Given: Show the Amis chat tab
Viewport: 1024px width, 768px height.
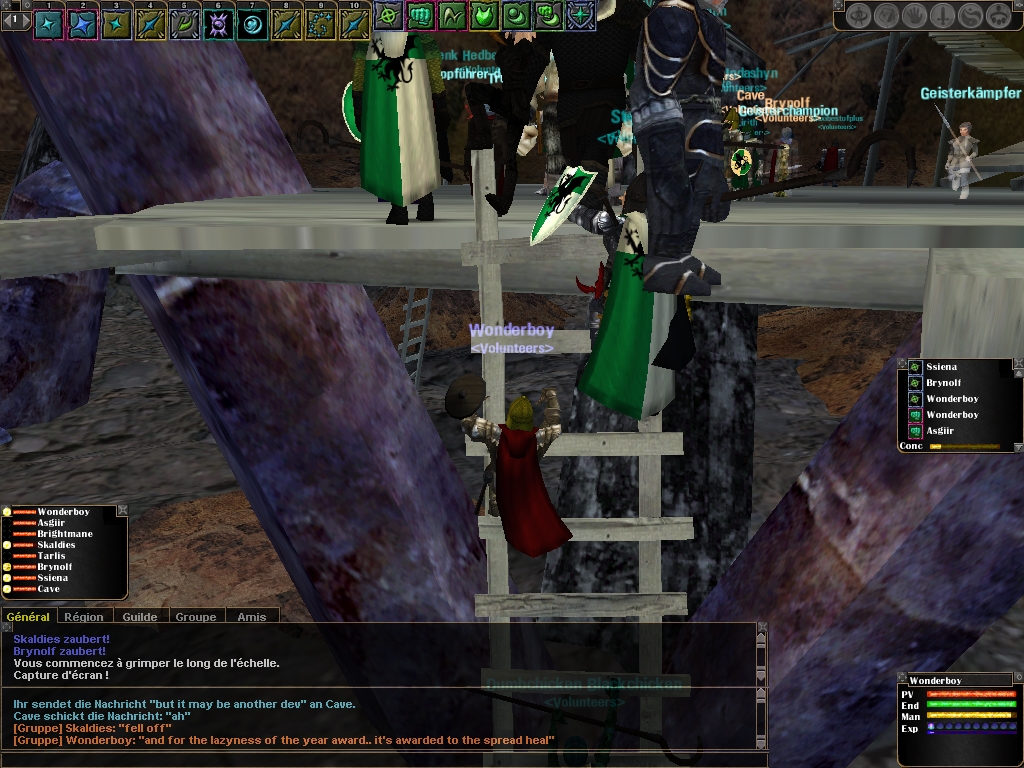Looking at the screenshot, I should pos(252,617).
